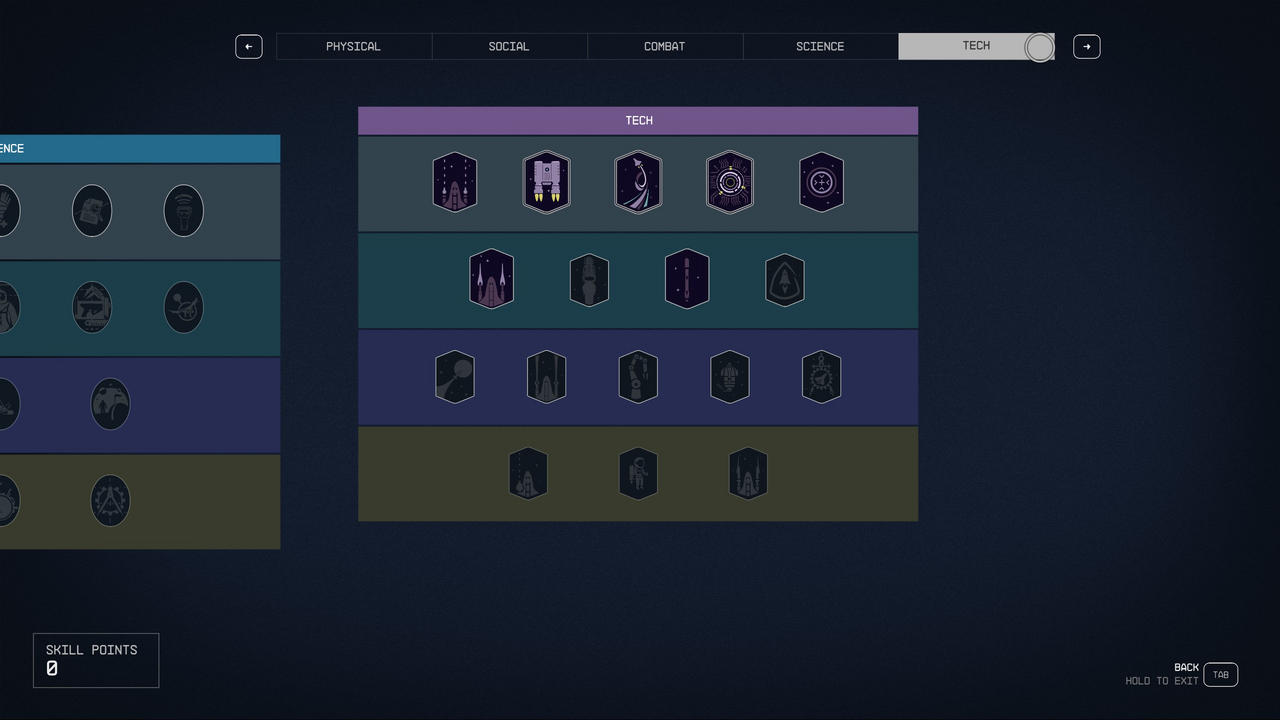Viewport: 1280px width, 720px height.
Task: Select the astronaut skill in the bottom tier
Action: 638,473
